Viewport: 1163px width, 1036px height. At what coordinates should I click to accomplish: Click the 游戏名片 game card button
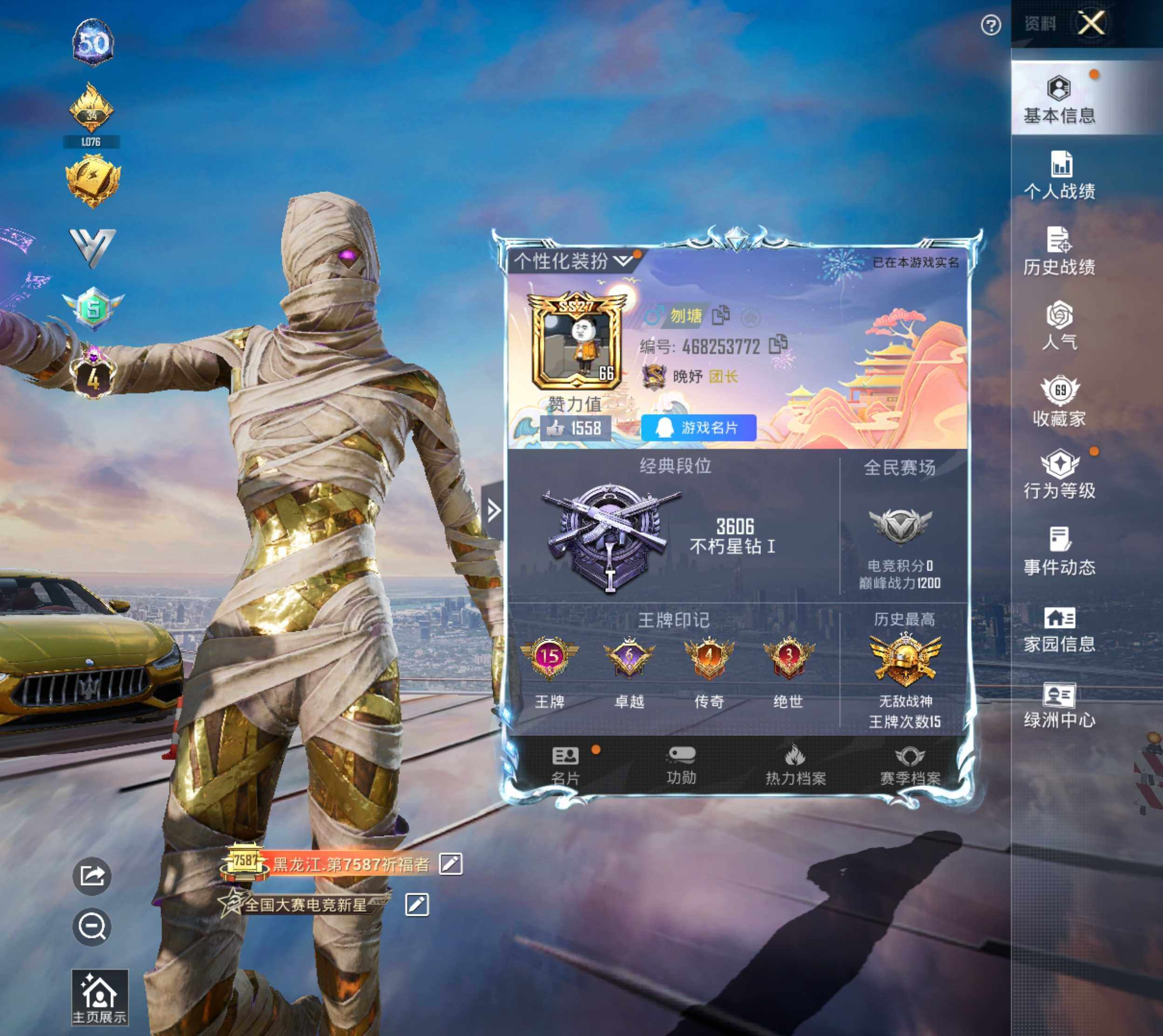698,428
